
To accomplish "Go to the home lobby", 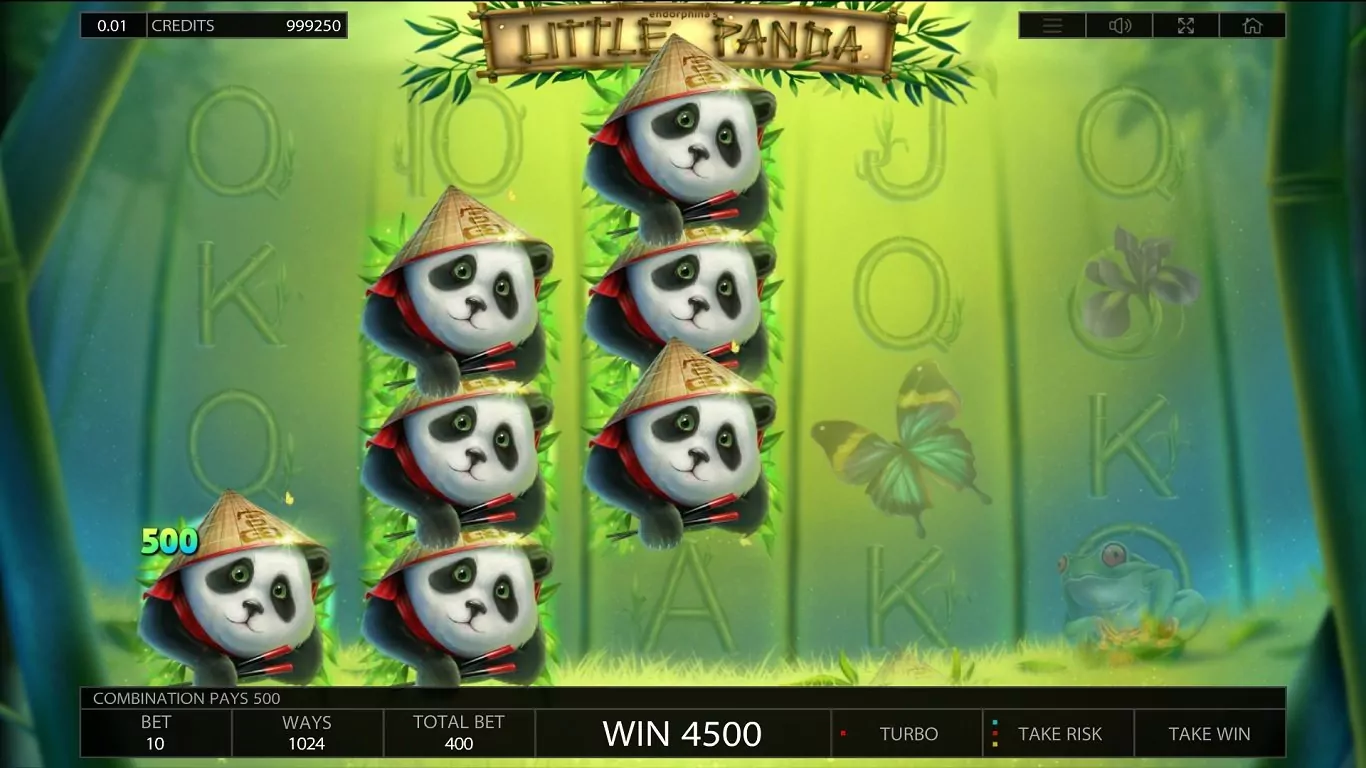I will point(1252,26).
